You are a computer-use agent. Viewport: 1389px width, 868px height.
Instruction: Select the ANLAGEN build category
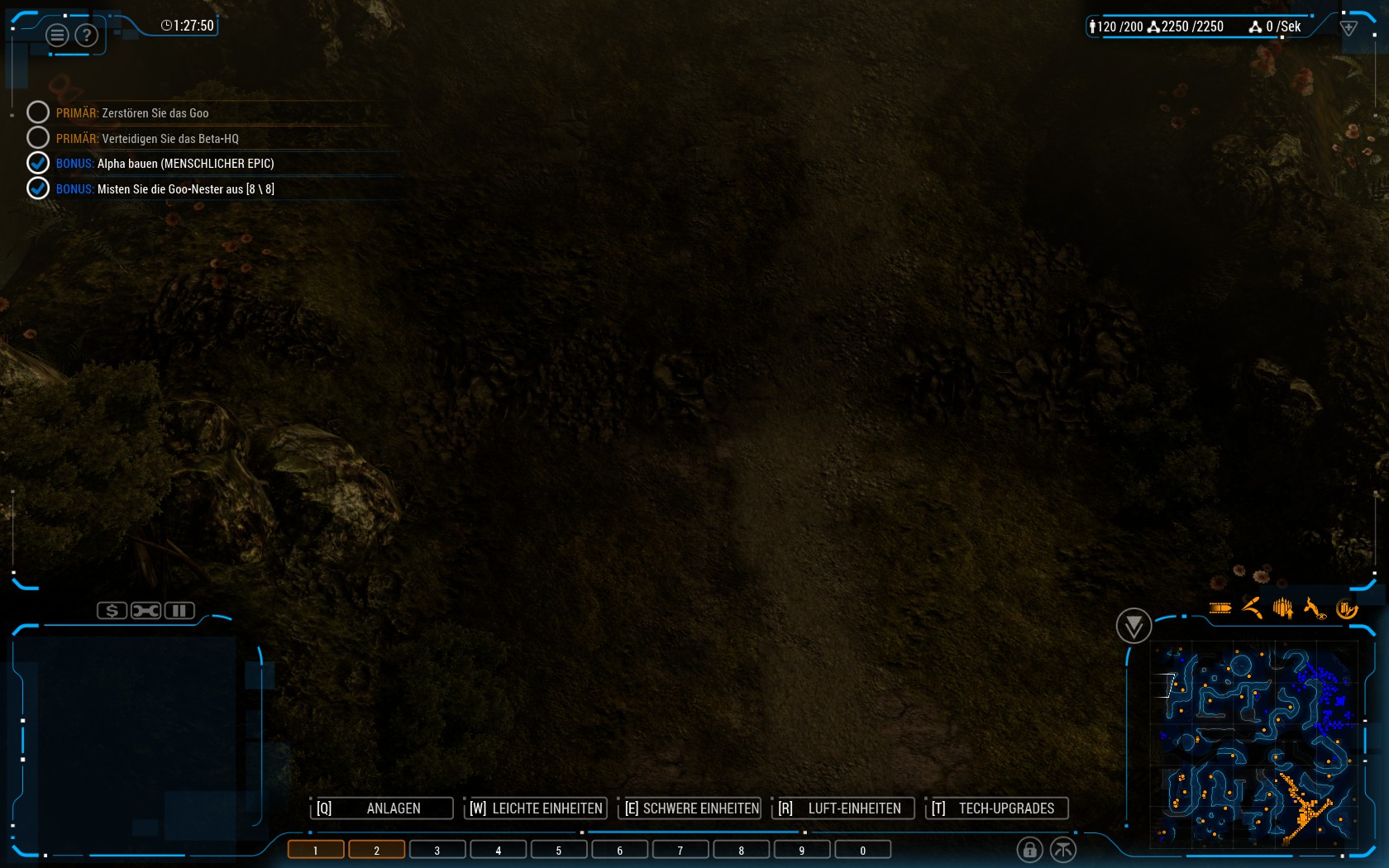coord(382,808)
